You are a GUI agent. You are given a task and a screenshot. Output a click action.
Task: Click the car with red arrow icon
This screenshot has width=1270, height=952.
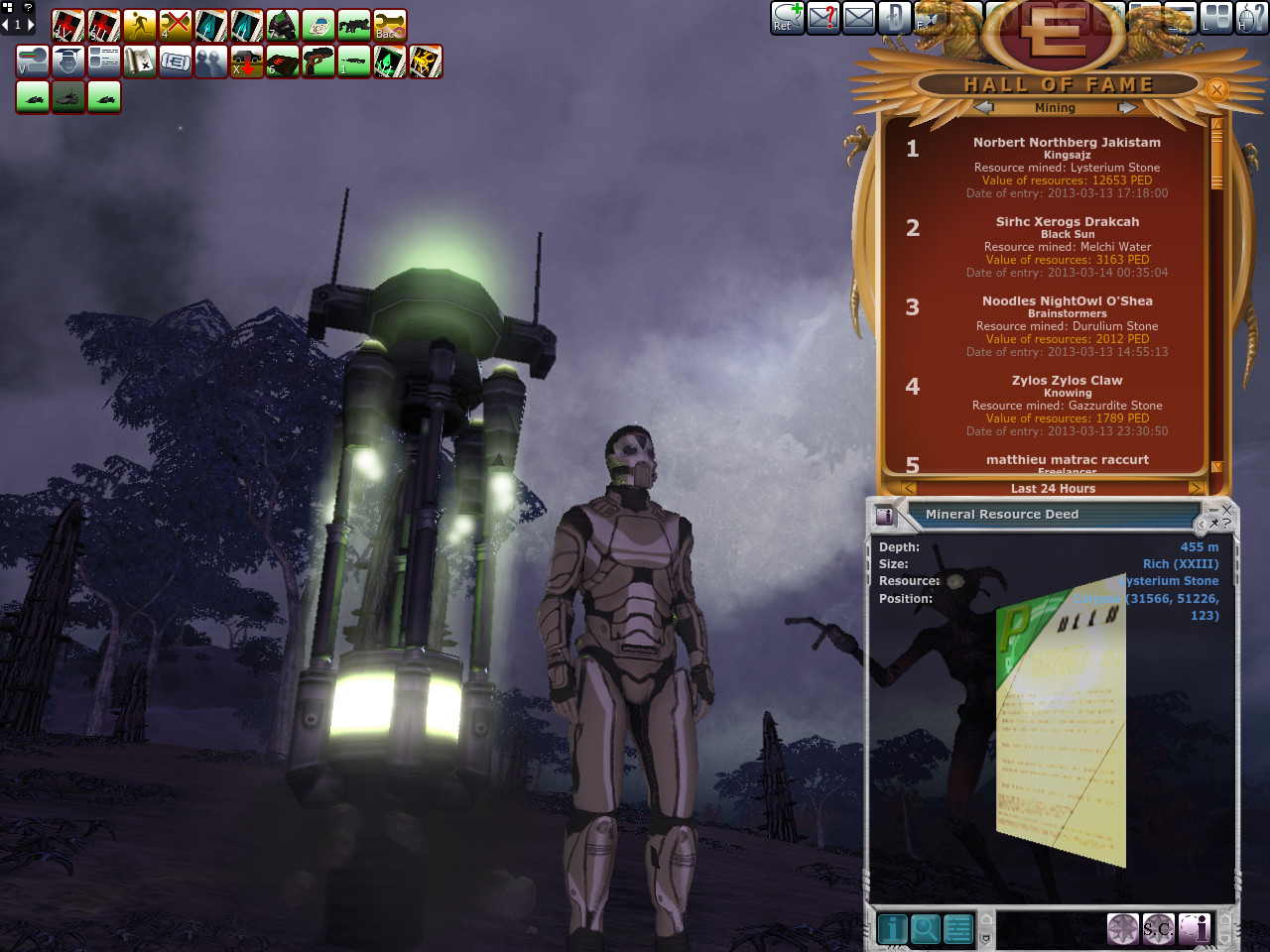247,61
